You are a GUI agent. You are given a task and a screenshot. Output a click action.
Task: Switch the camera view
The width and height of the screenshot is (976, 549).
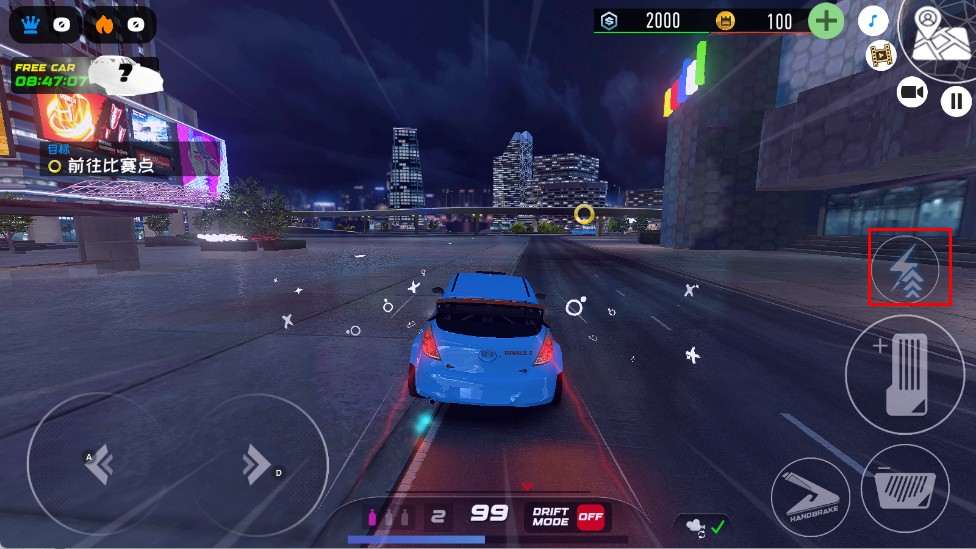point(912,93)
